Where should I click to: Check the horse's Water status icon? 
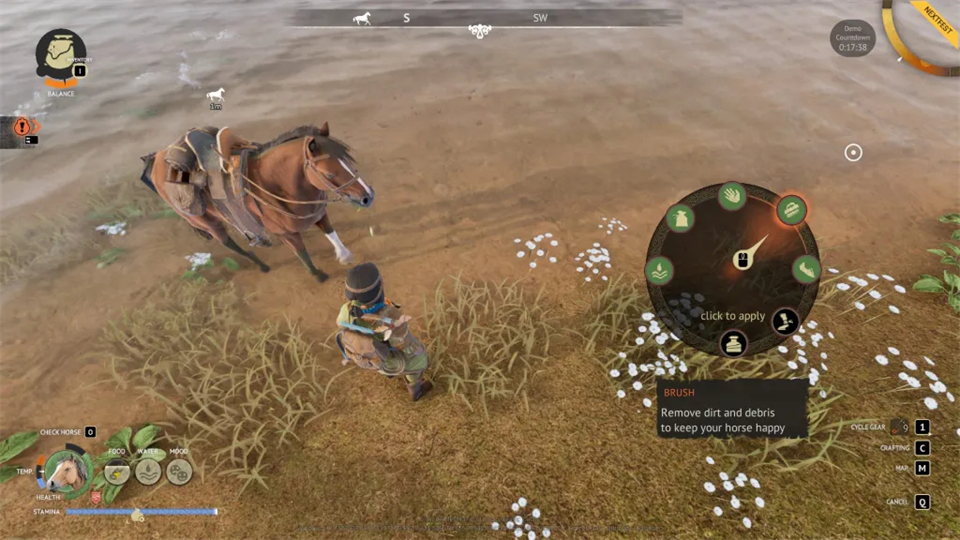coord(148,471)
